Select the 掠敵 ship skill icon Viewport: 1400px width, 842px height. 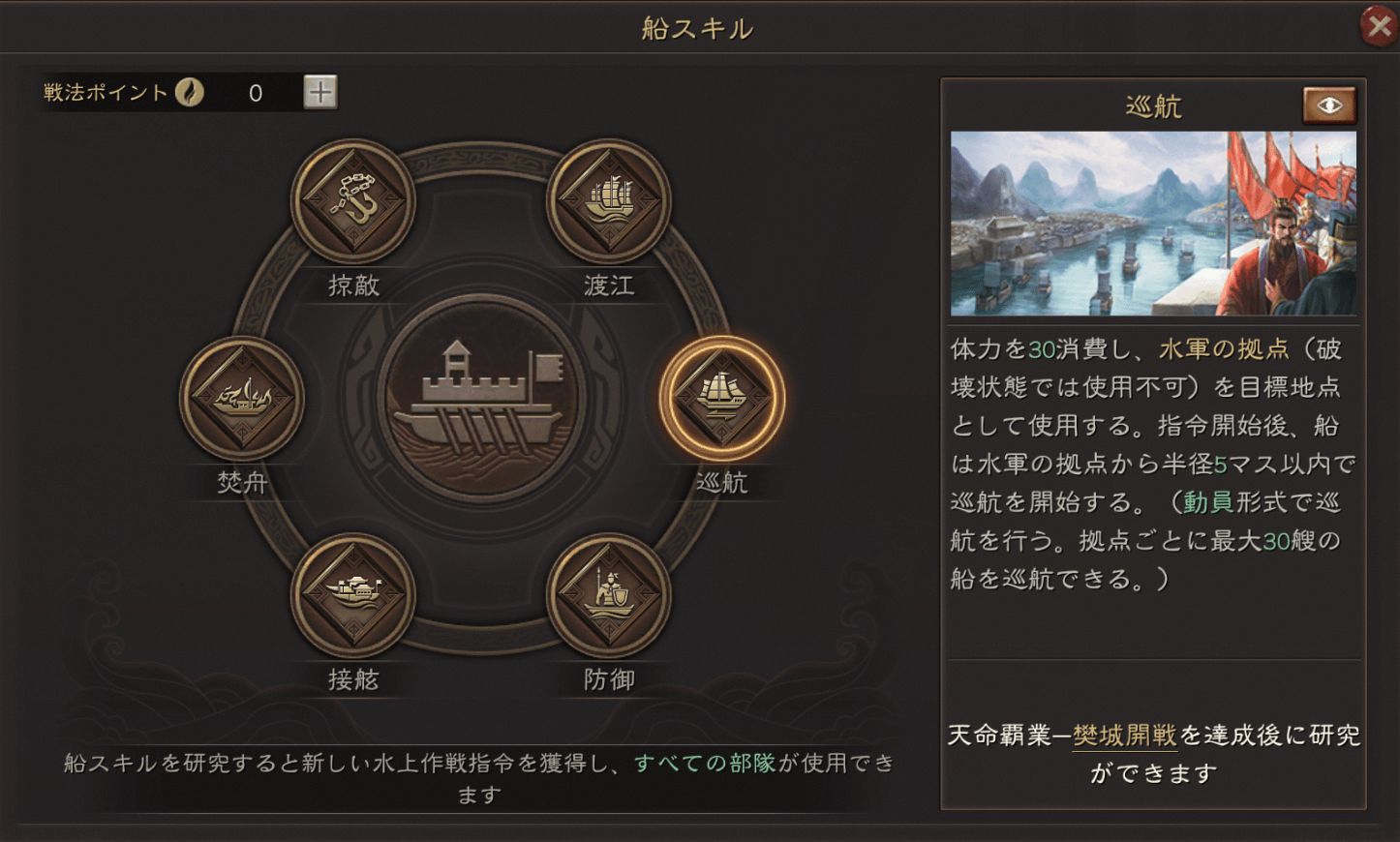(353, 200)
